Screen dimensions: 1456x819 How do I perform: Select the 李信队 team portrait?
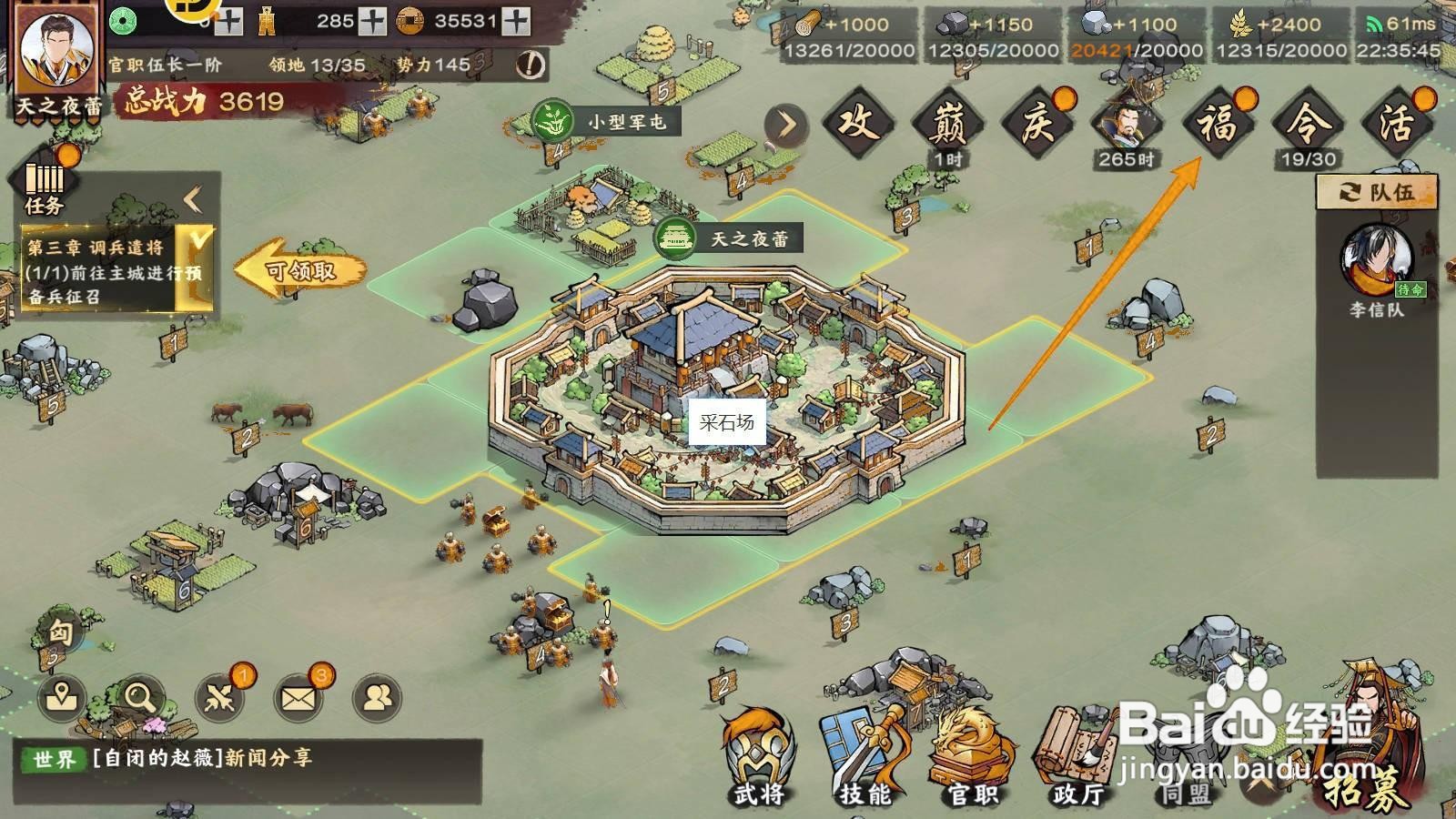point(1376,259)
